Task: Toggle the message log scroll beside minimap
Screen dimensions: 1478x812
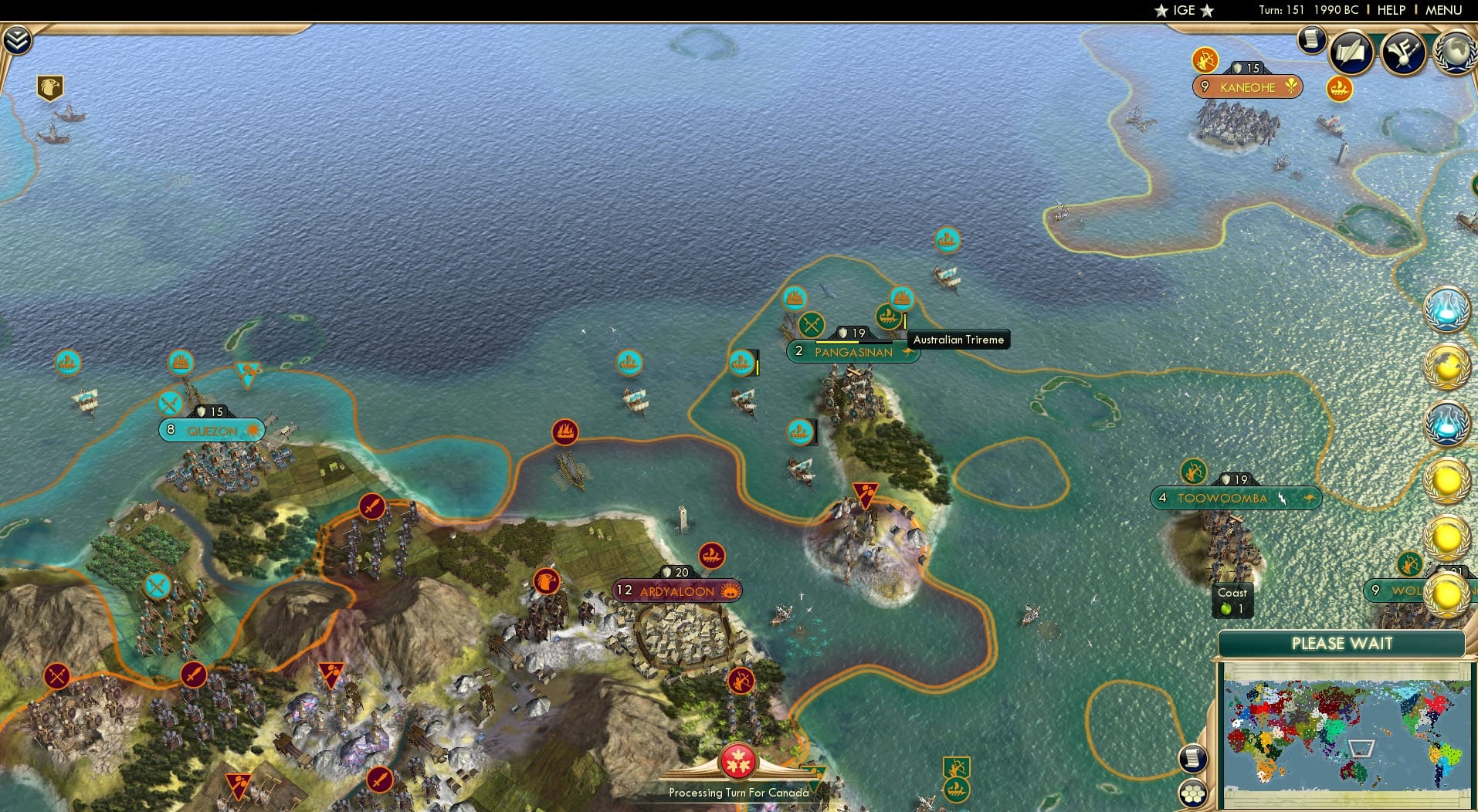Action: (1193, 757)
